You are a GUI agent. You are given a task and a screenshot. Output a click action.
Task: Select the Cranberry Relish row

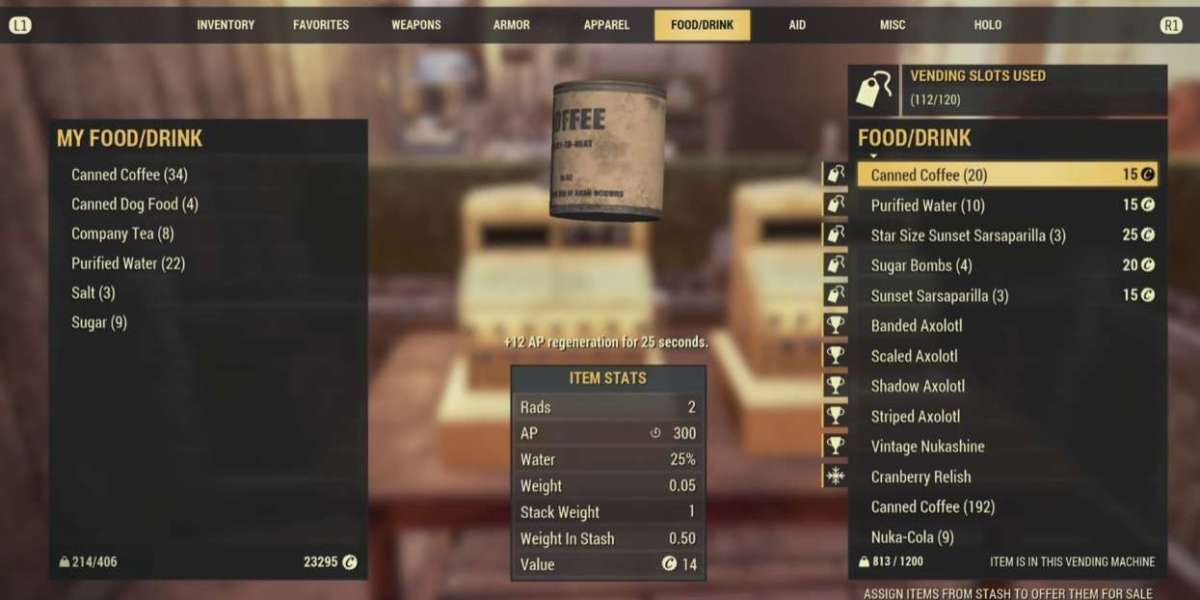pos(921,477)
